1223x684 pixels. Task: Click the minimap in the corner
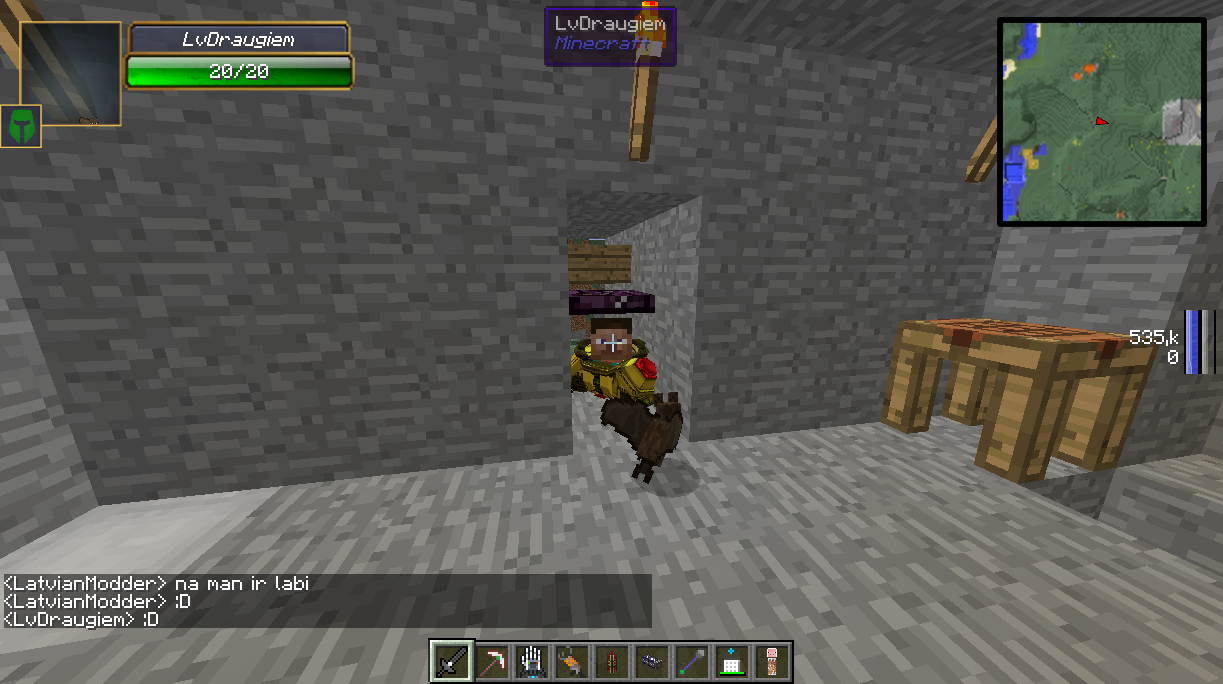pos(1101,121)
